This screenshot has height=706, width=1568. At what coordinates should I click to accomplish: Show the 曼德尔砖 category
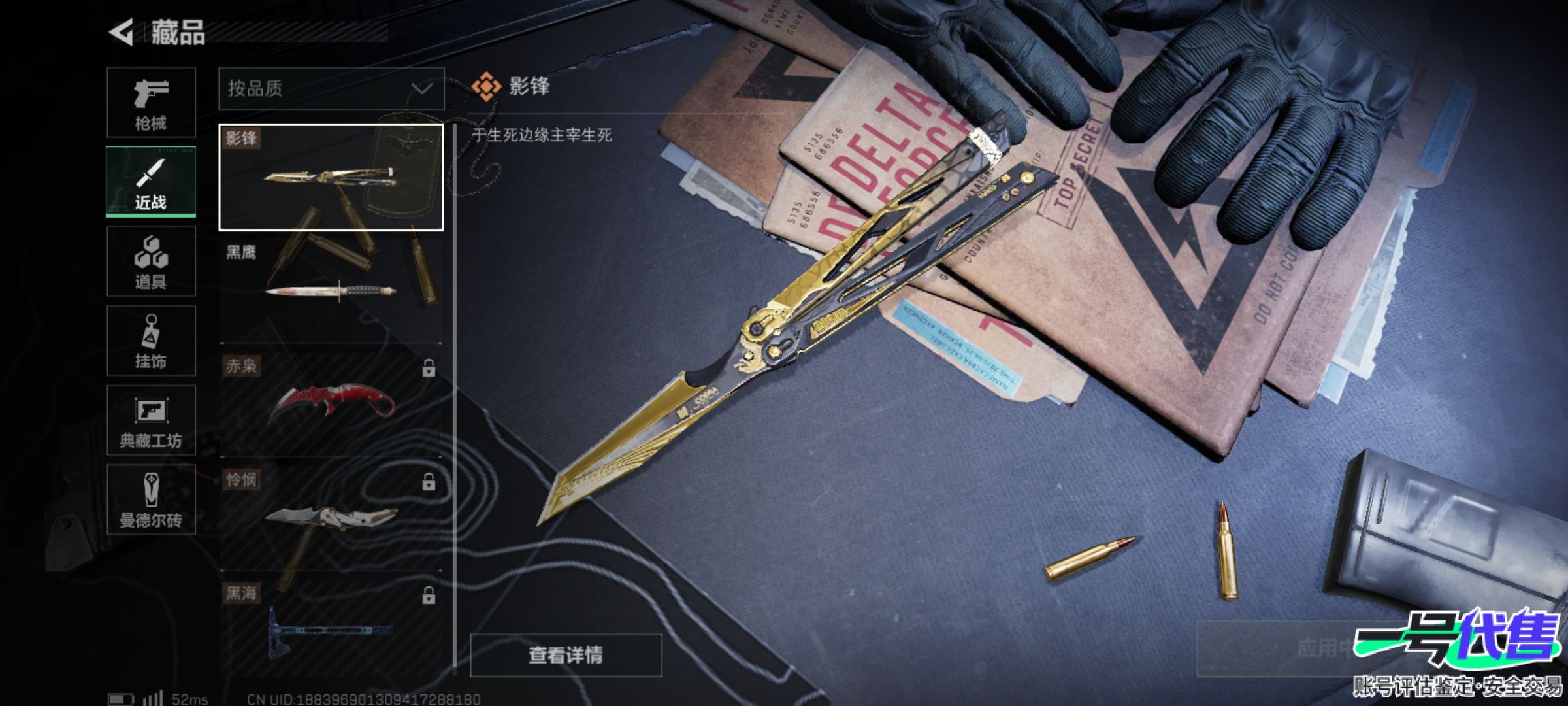(x=151, y=500)
